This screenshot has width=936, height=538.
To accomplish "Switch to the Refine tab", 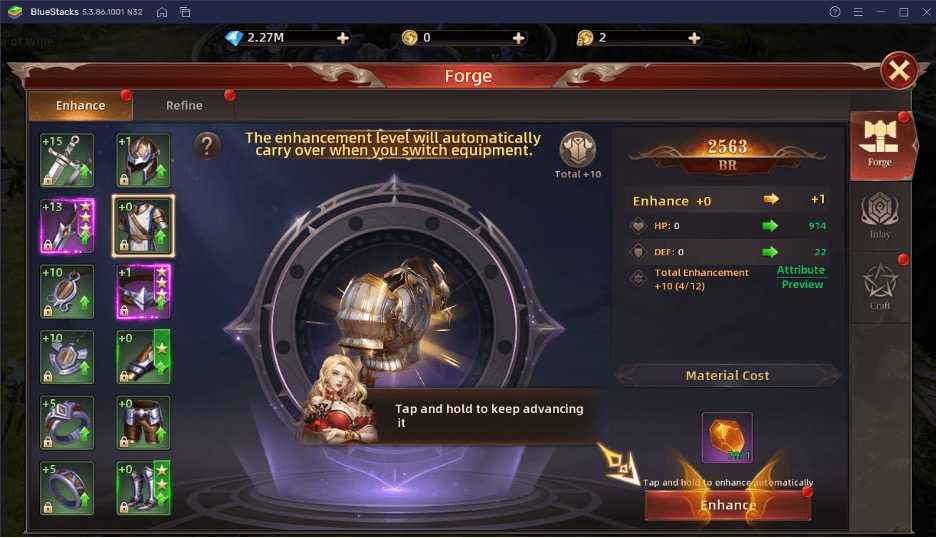I will [x=184, y=106].
